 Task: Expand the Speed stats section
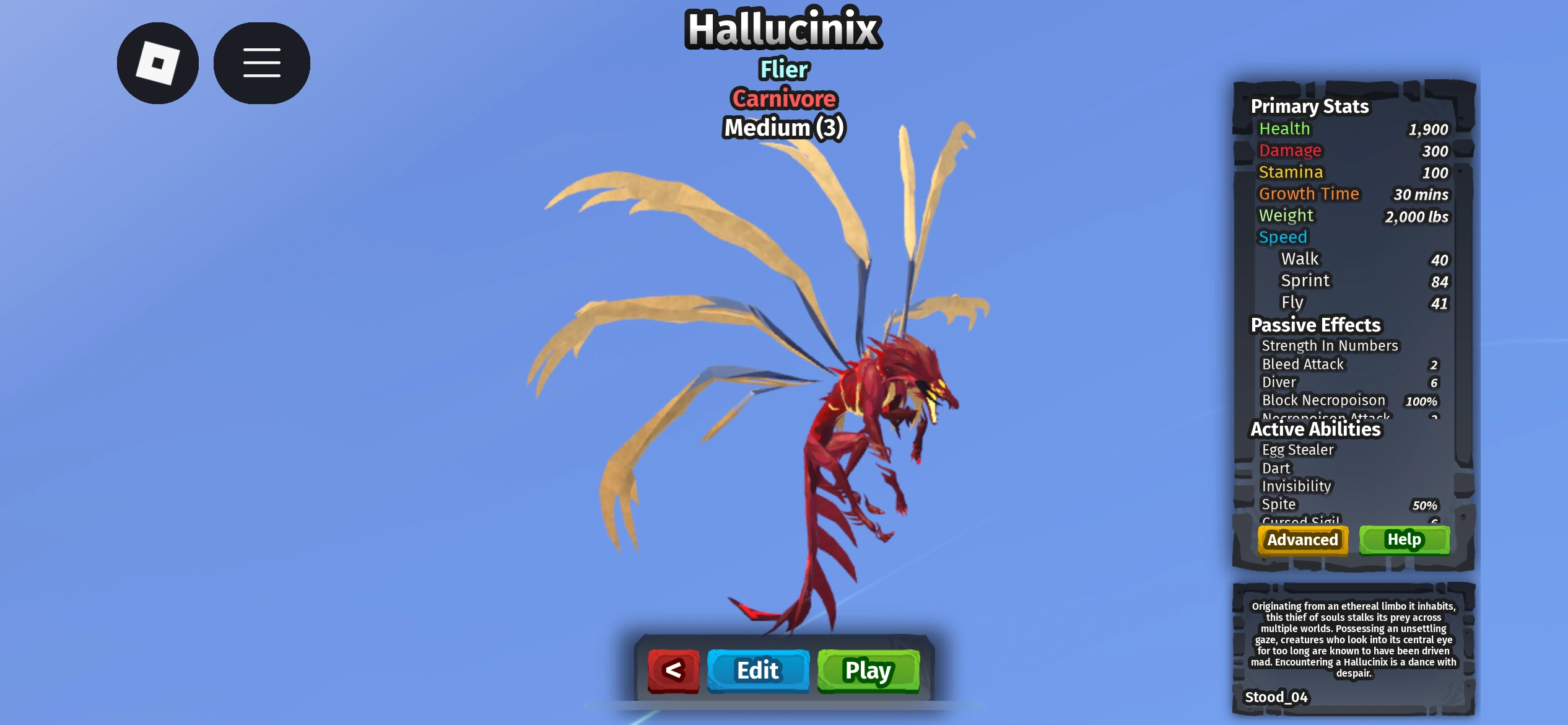(x=1283, y=237)
